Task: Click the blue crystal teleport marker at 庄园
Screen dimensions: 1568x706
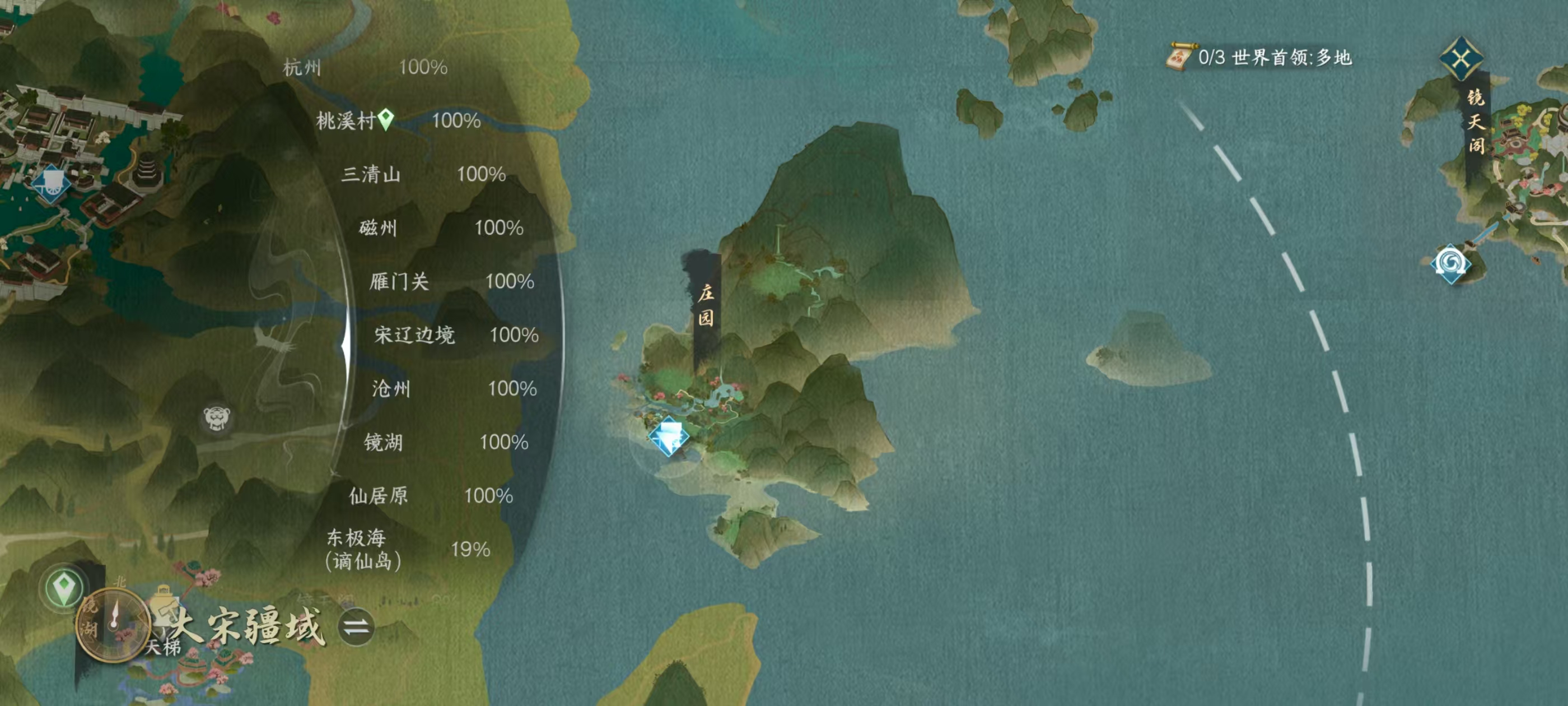Action: [x=668, y=436]
